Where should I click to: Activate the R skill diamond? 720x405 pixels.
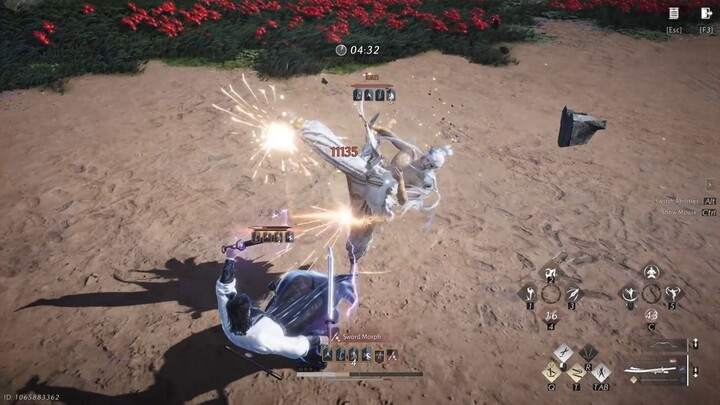[588, 353]
